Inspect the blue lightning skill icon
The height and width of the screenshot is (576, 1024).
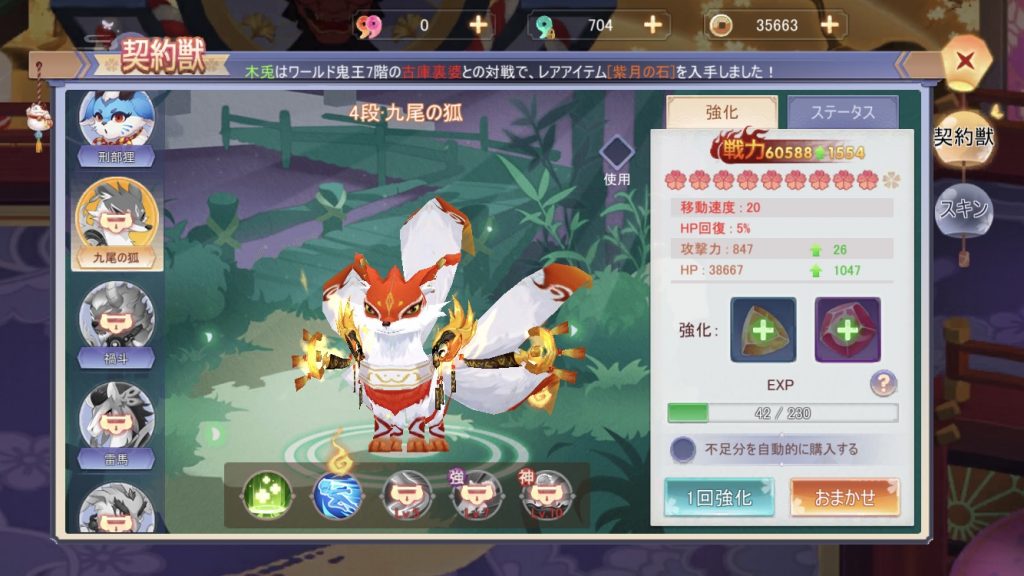[337, 494]
